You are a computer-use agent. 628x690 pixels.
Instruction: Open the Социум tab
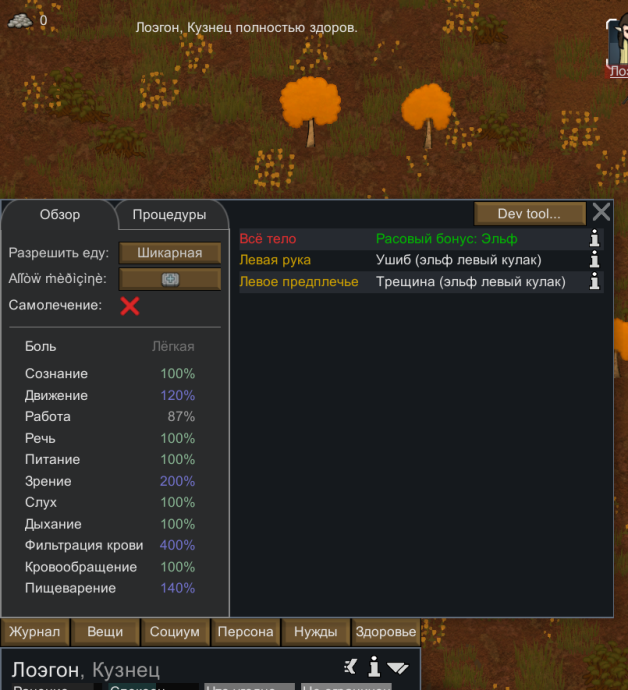[x=175, y=632]
